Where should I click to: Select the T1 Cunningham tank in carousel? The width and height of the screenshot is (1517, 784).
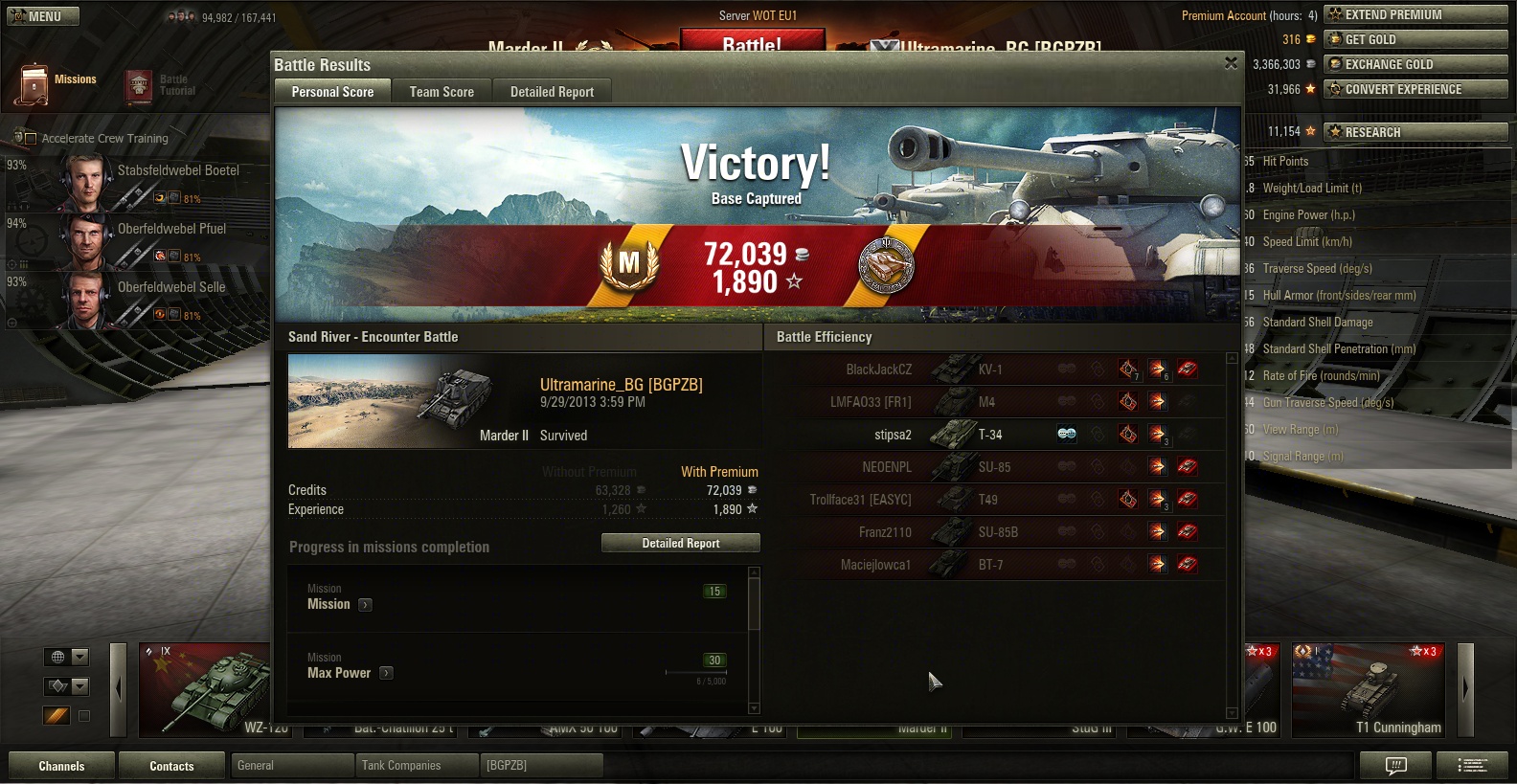click(x=1368, y=689)
